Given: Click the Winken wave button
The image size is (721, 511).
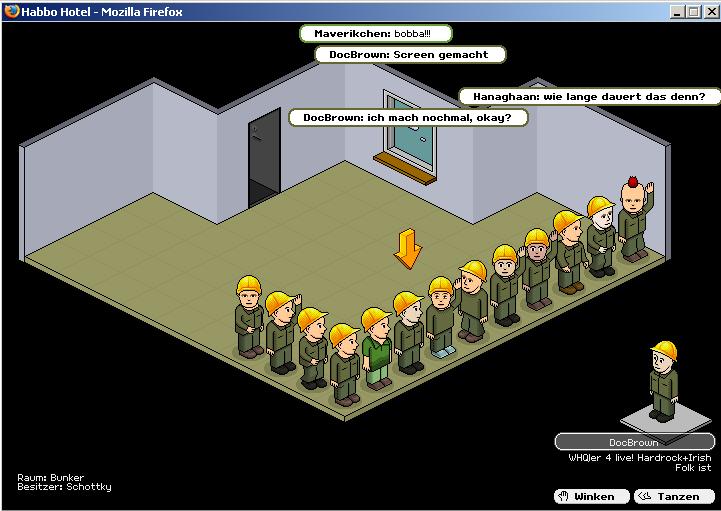Looking at the screenshot, I should point(592,496).
